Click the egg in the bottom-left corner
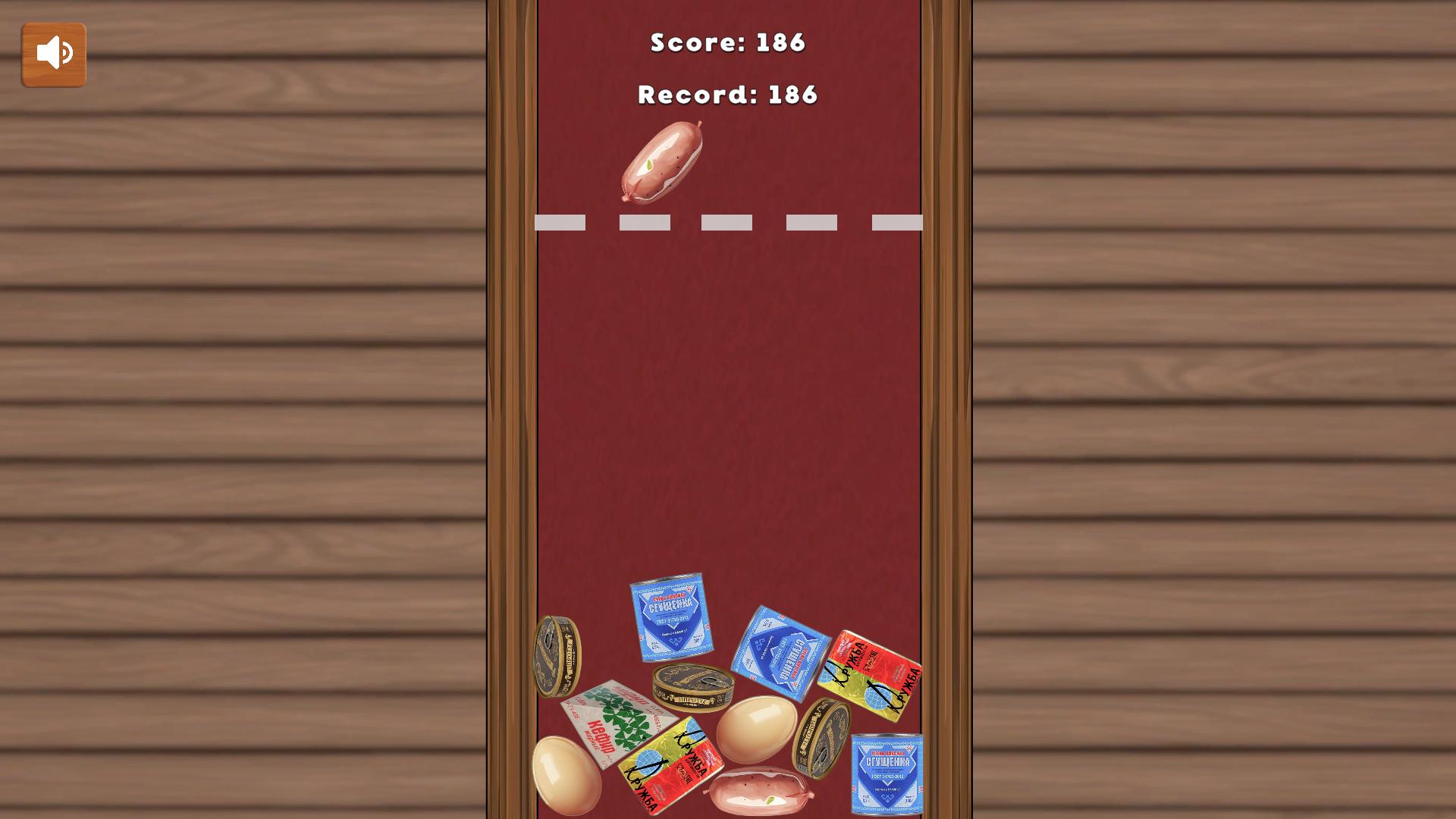This screenshot has width=1456, height=819. [569, 773]
